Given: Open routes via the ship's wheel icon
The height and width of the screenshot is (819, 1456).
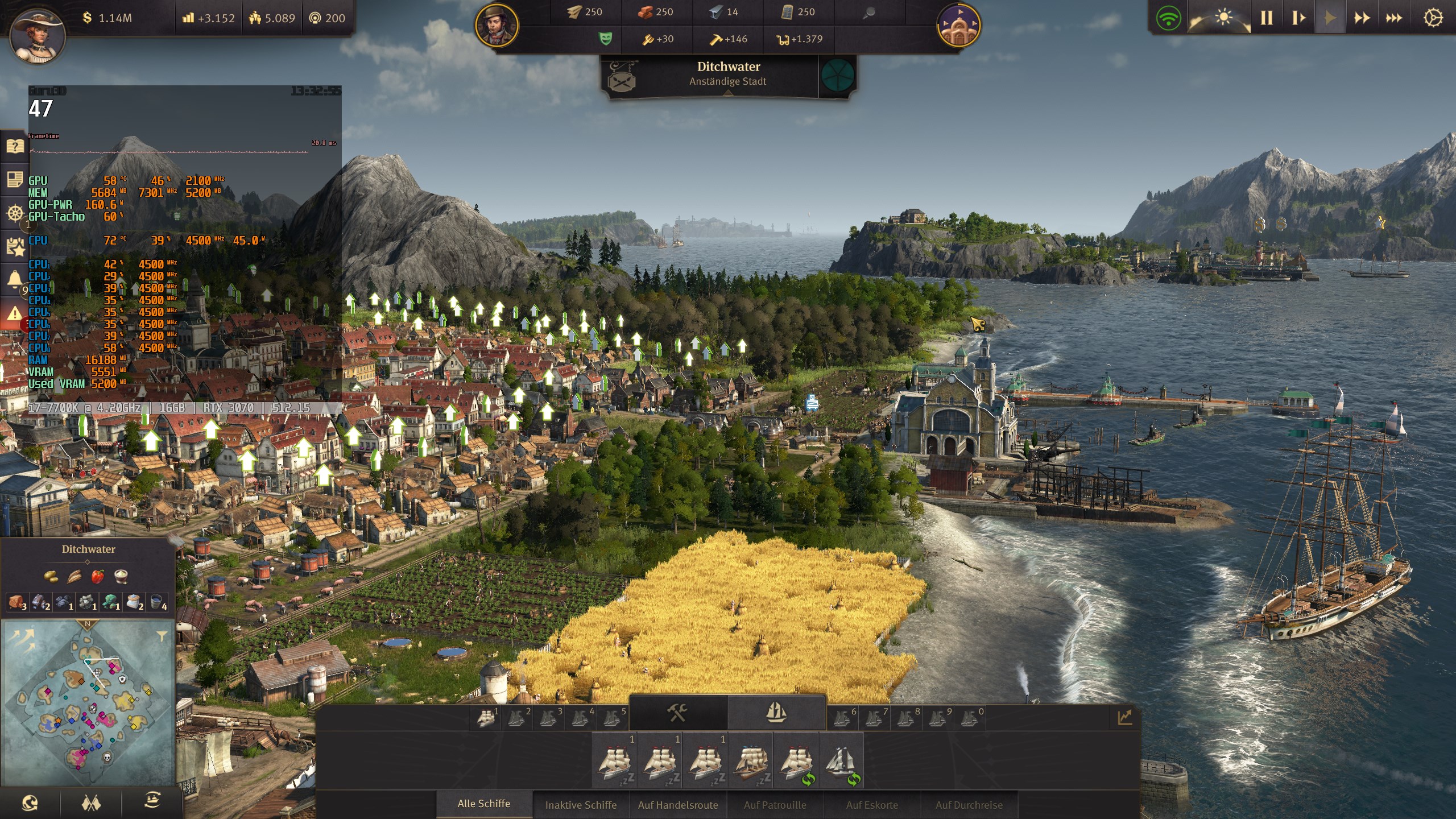Looking at the screenshot, I should point(15,212).
